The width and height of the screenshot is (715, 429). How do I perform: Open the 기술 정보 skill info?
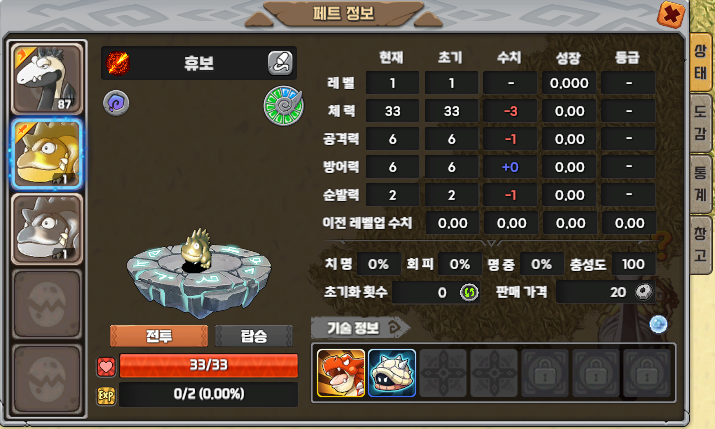[x=360, y=326]
